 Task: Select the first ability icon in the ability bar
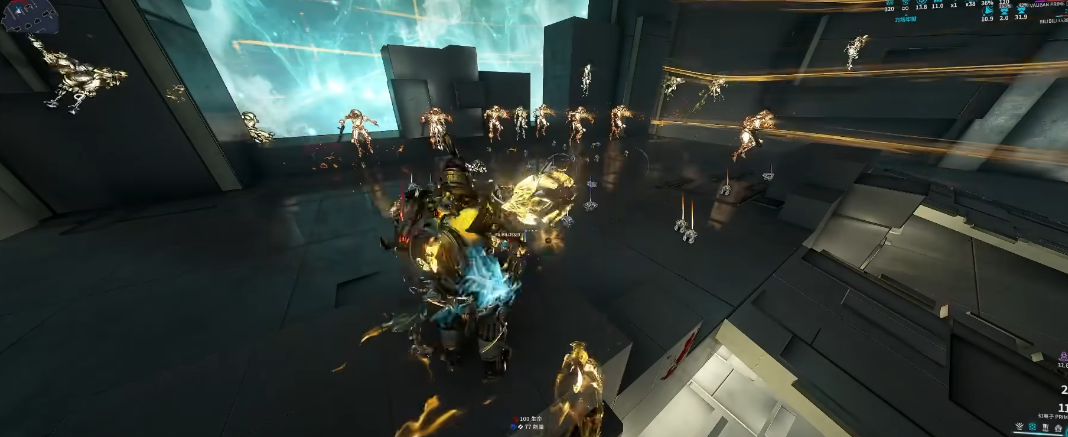pyautogui.click(x=1019, y=427)
